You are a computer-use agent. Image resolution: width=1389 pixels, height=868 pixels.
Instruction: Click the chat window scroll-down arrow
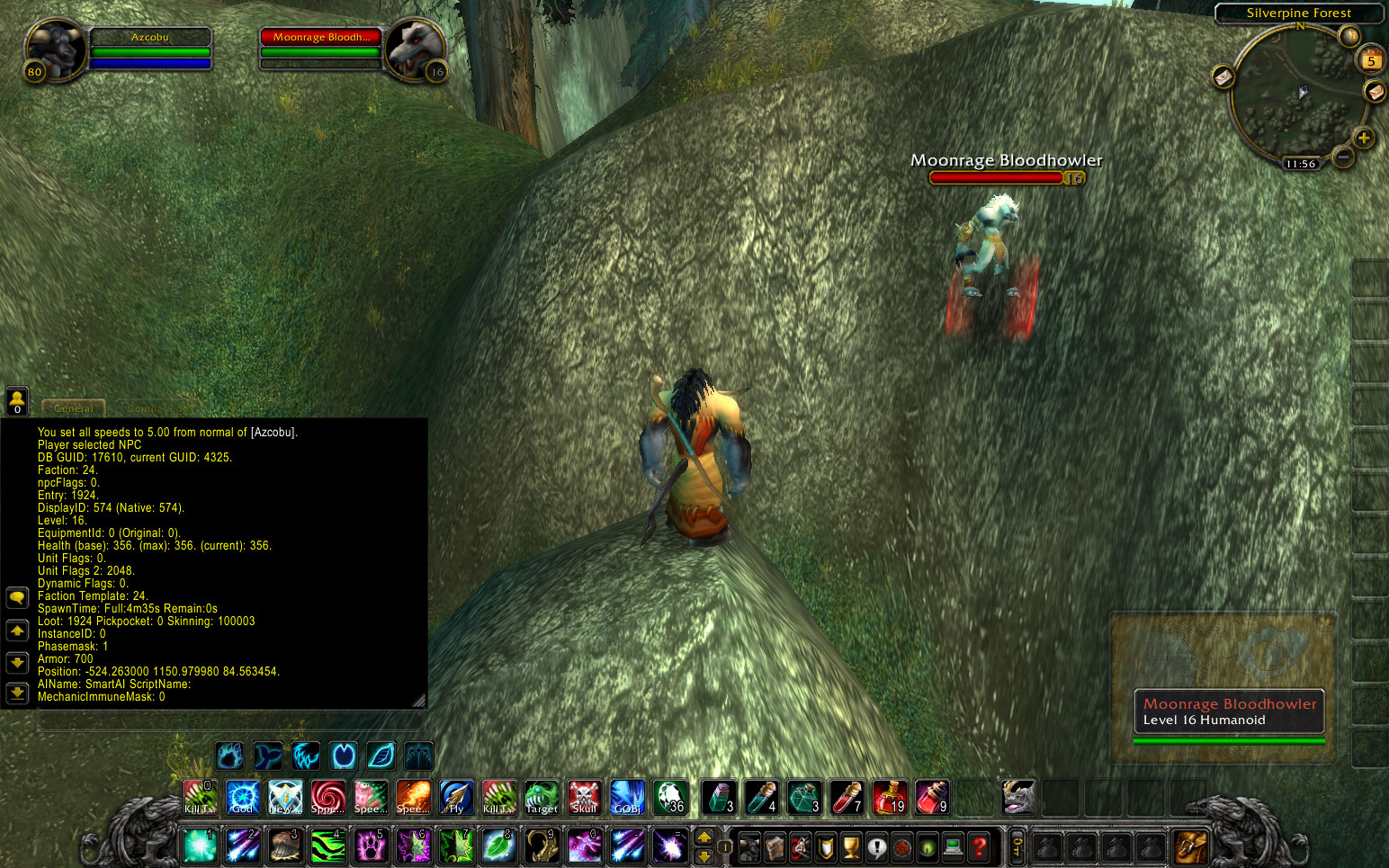(17, 664)
